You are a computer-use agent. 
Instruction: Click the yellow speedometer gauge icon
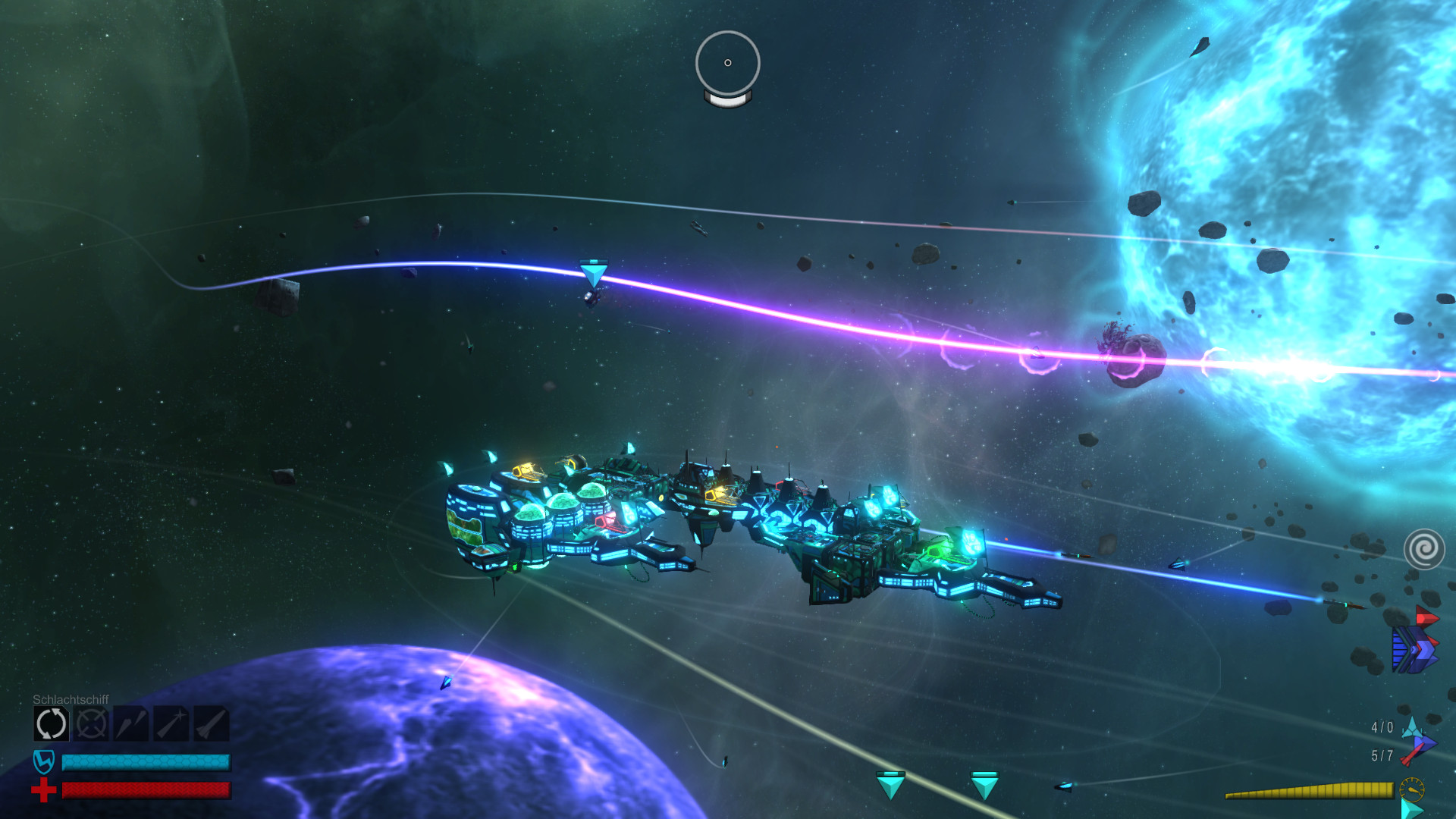(x=1411, y=789)
